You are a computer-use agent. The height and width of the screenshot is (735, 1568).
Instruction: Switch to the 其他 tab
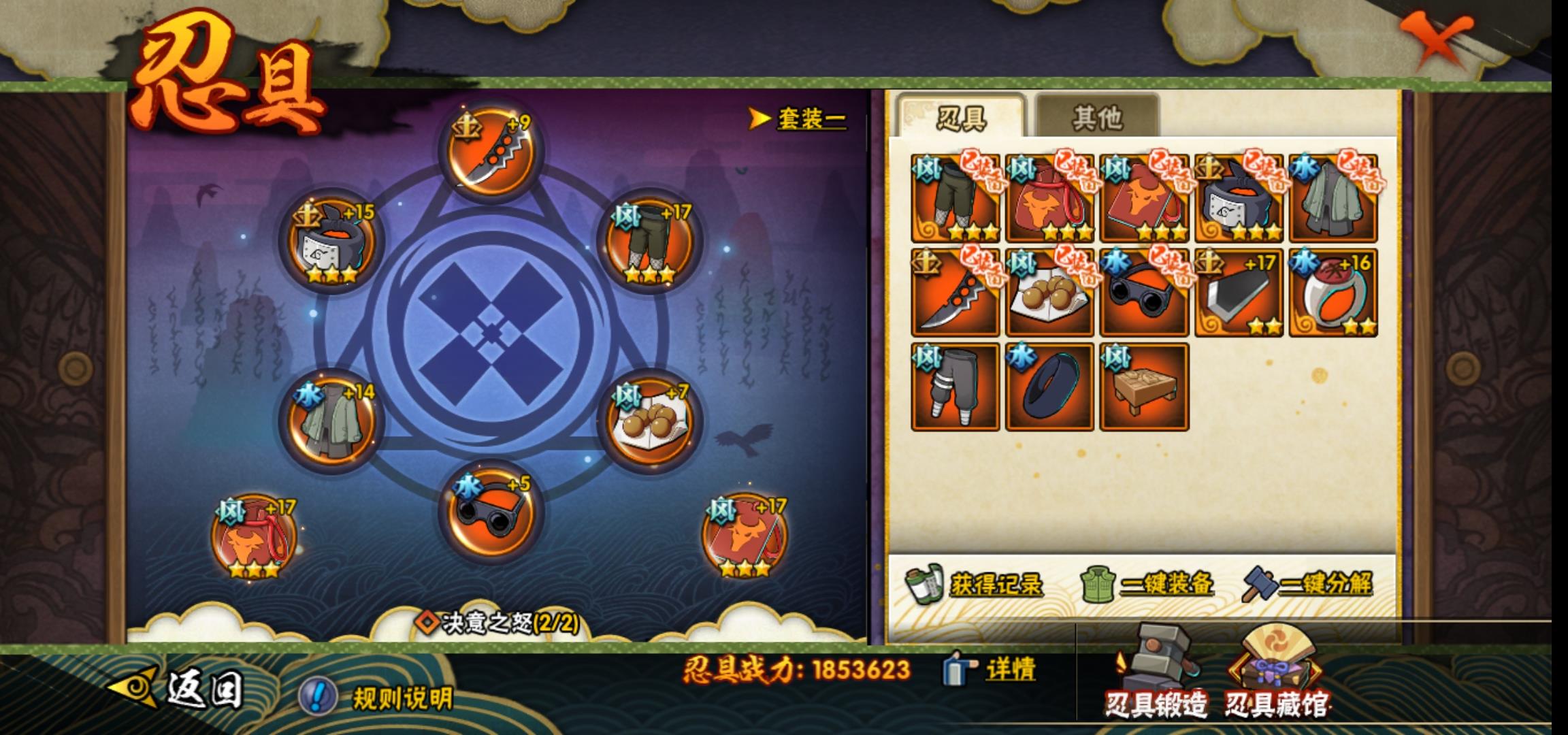tap(1096, 118)
